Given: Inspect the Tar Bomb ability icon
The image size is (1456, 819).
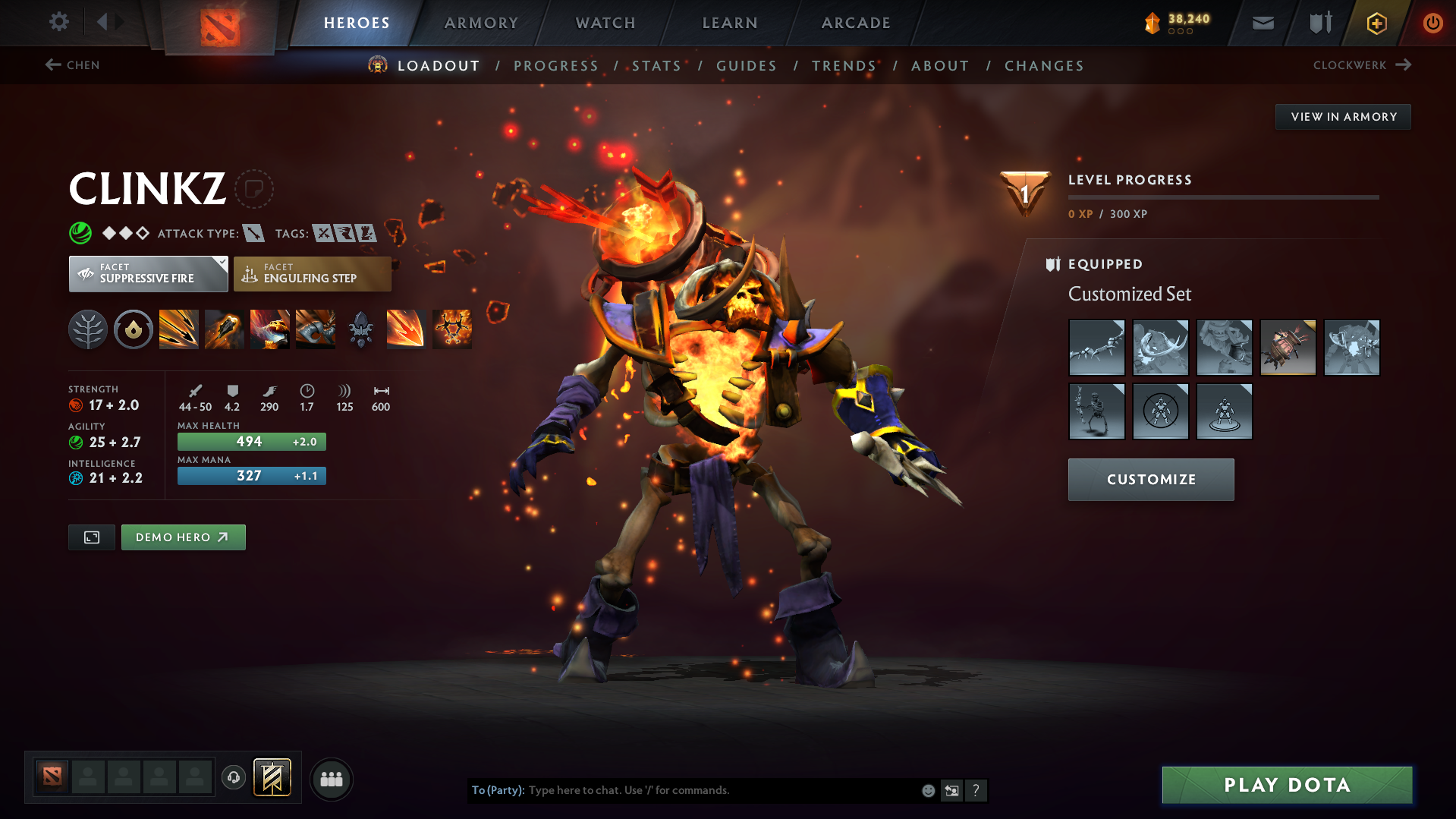Looking at the screenshot, I should (225, 329).
